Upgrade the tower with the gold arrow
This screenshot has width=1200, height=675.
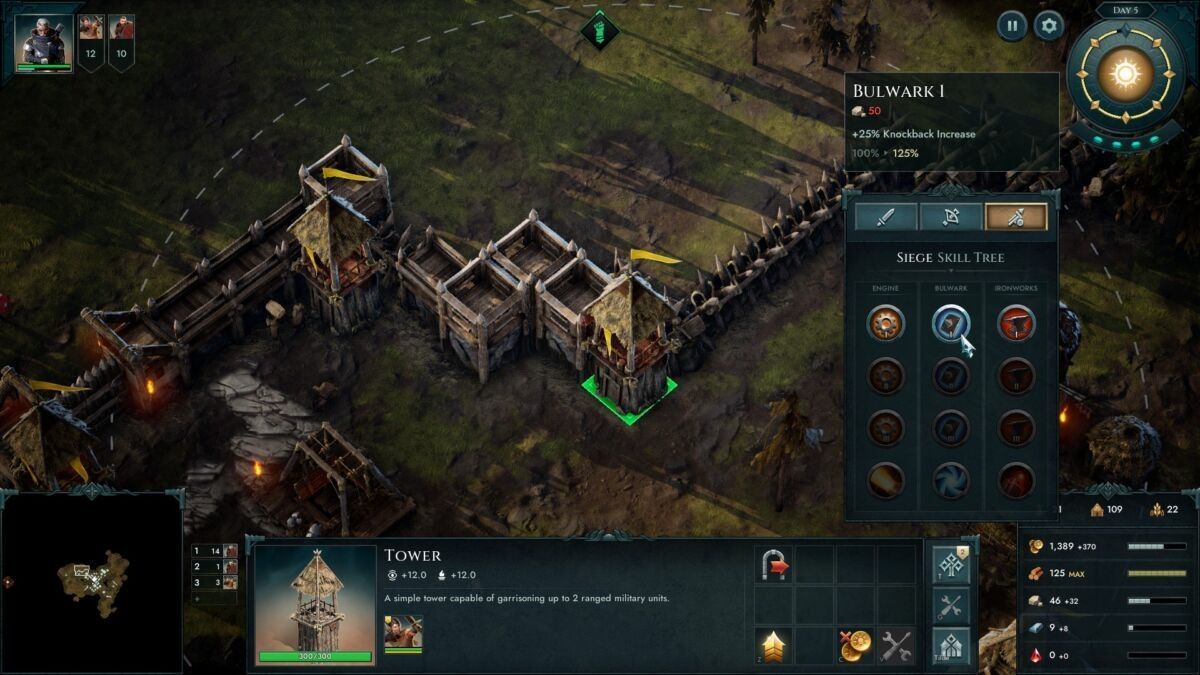tap(774, 645)
